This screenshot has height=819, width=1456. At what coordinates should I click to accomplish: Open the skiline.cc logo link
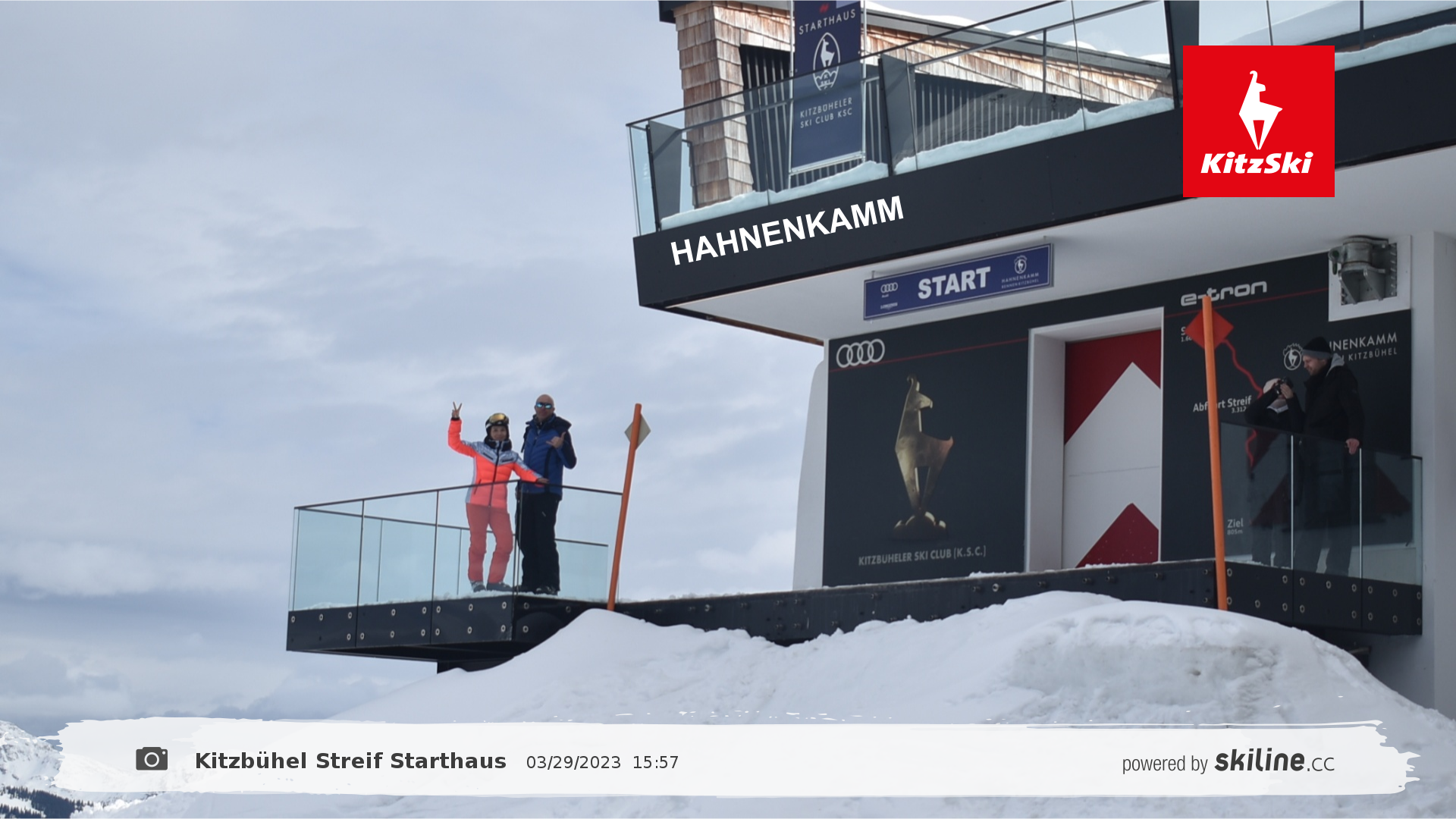[x=1274, y=761]
